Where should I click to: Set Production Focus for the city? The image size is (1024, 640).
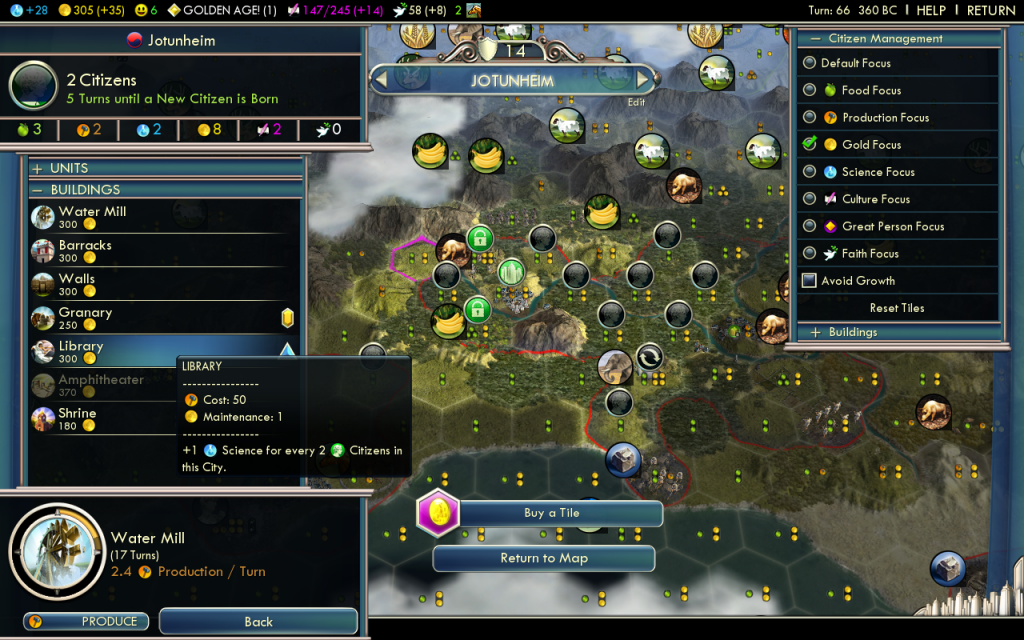(x=884, y=117)
